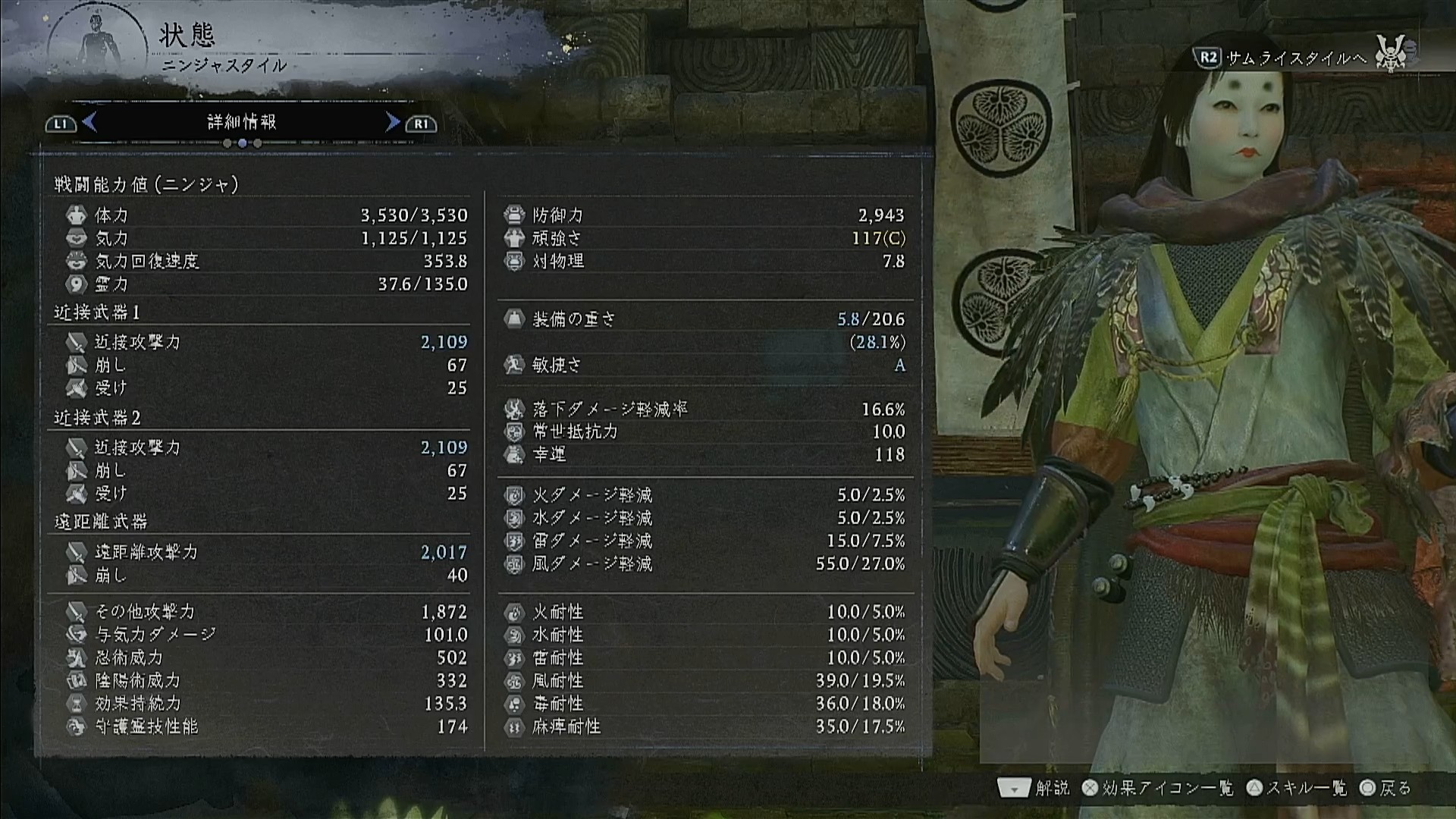
Task: Highlight the 忍術威力 stat row
Action: [265, 657]
